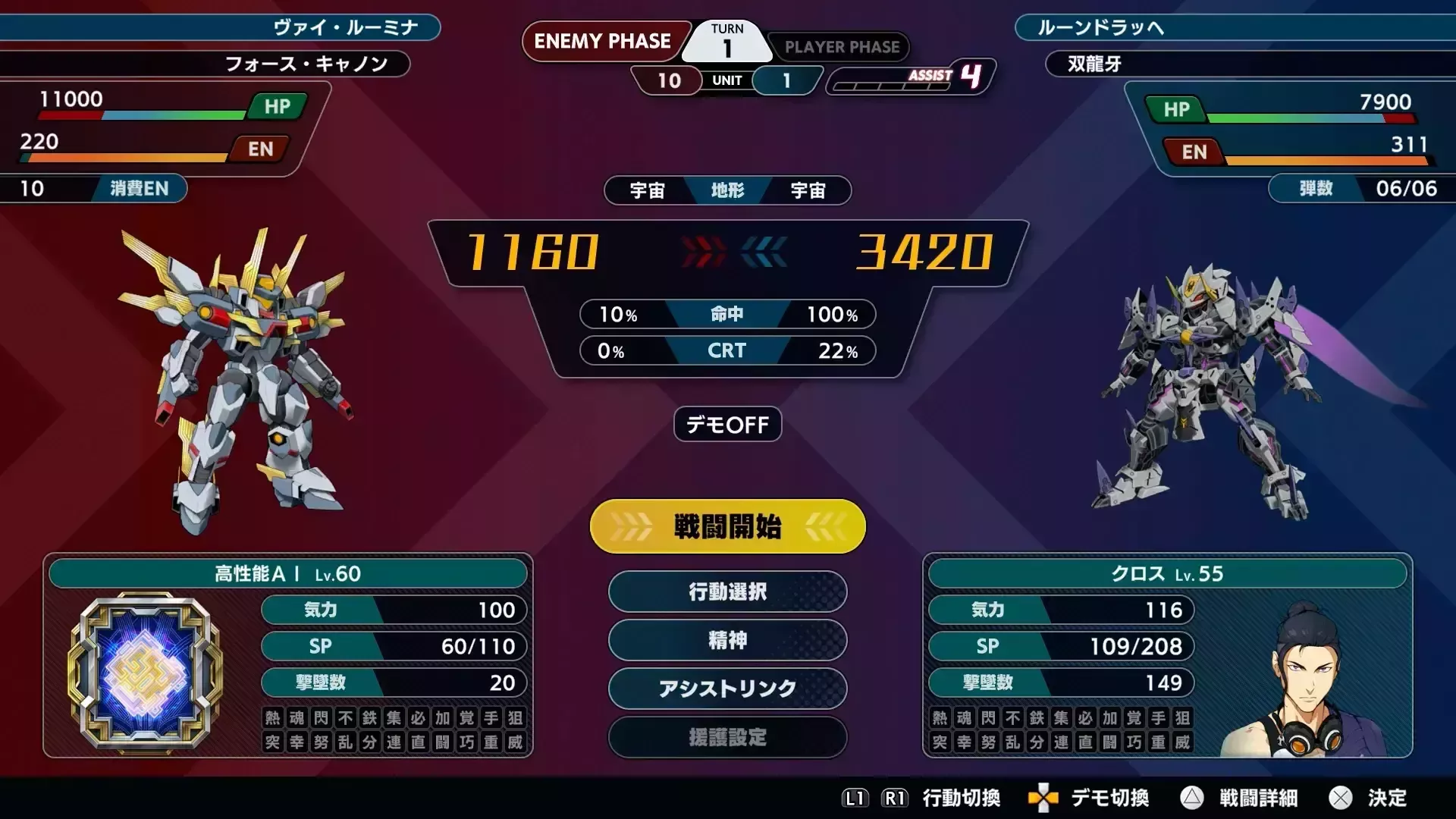The image size is (1456, 819).
Task: Open the 行動選択 action selection menu
Action: coord(726,592)
